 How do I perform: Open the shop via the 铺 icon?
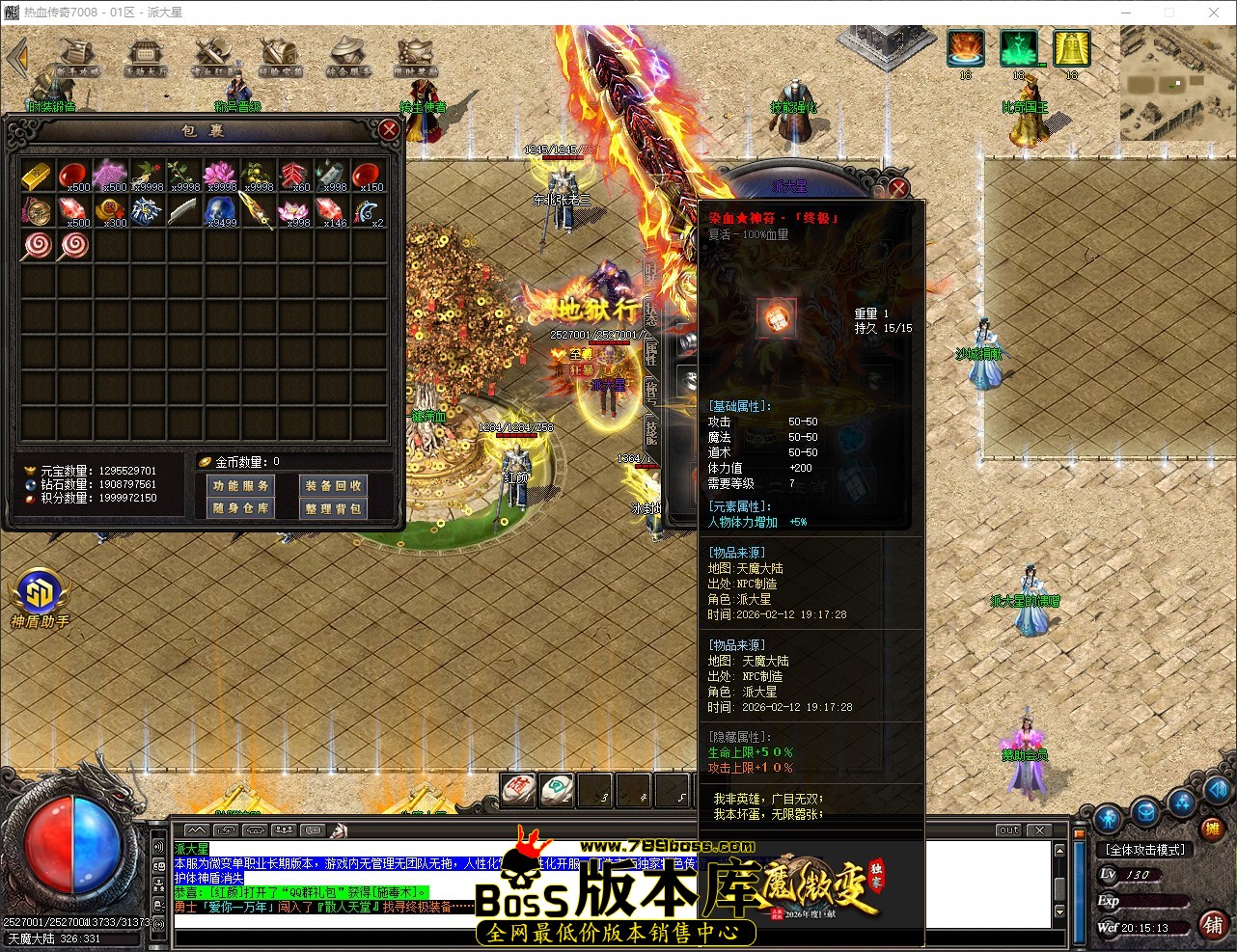click(x=1215, y=924)
